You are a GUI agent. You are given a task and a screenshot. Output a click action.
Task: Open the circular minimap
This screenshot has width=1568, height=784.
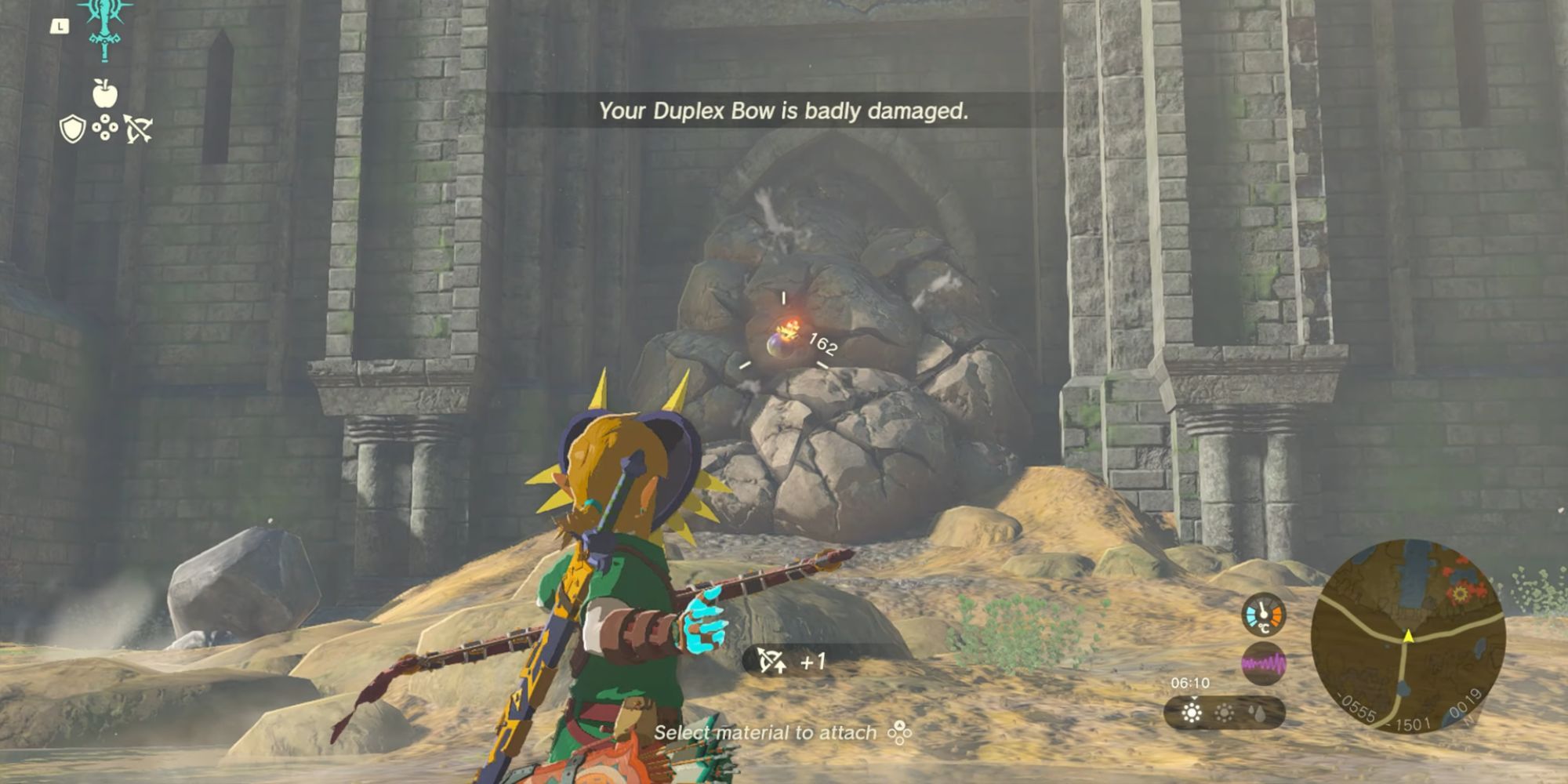(1408, 633)
